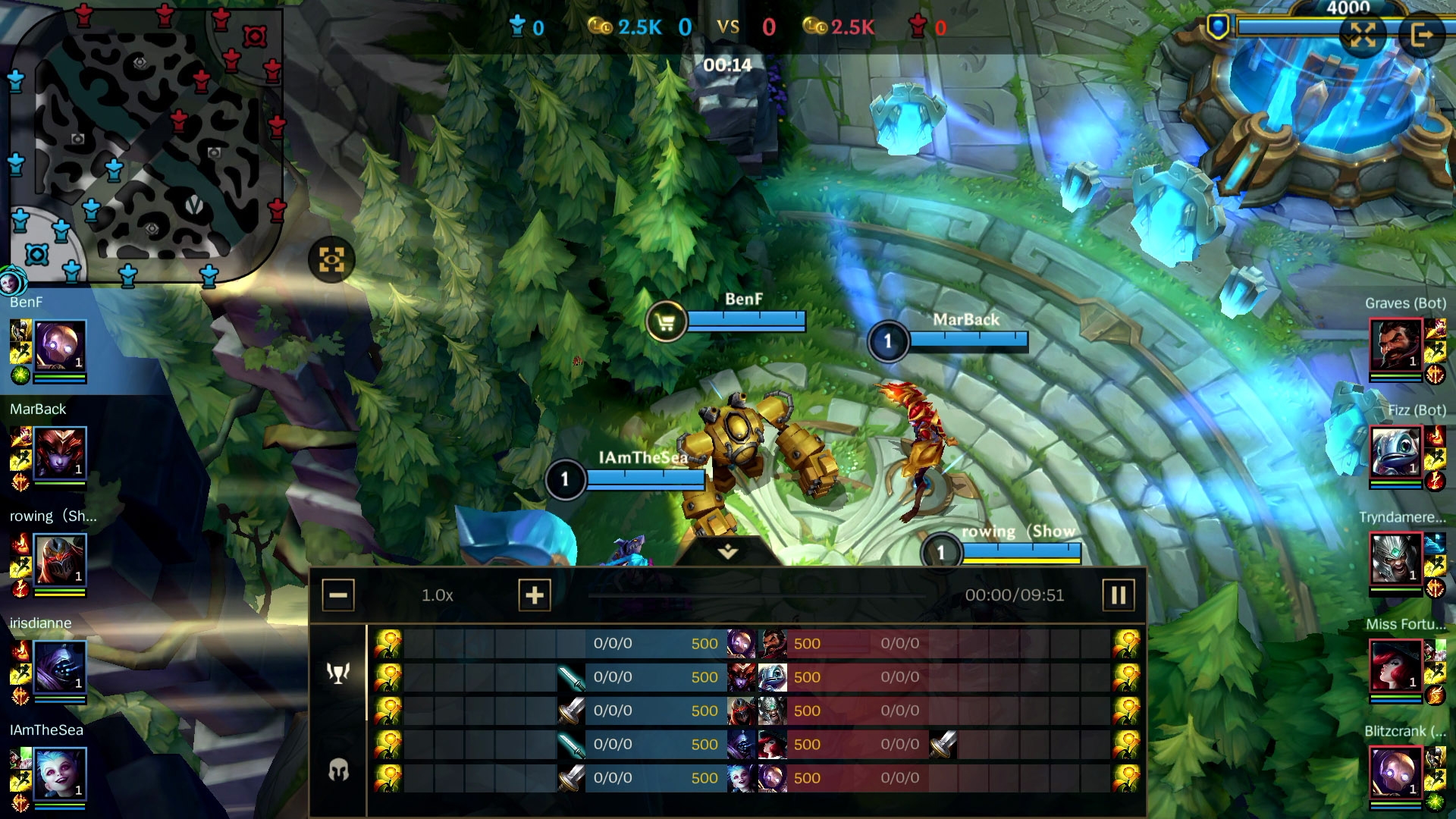1456x819 pixels.
Task: Pause the replay playback
Action: [1118, 595]
